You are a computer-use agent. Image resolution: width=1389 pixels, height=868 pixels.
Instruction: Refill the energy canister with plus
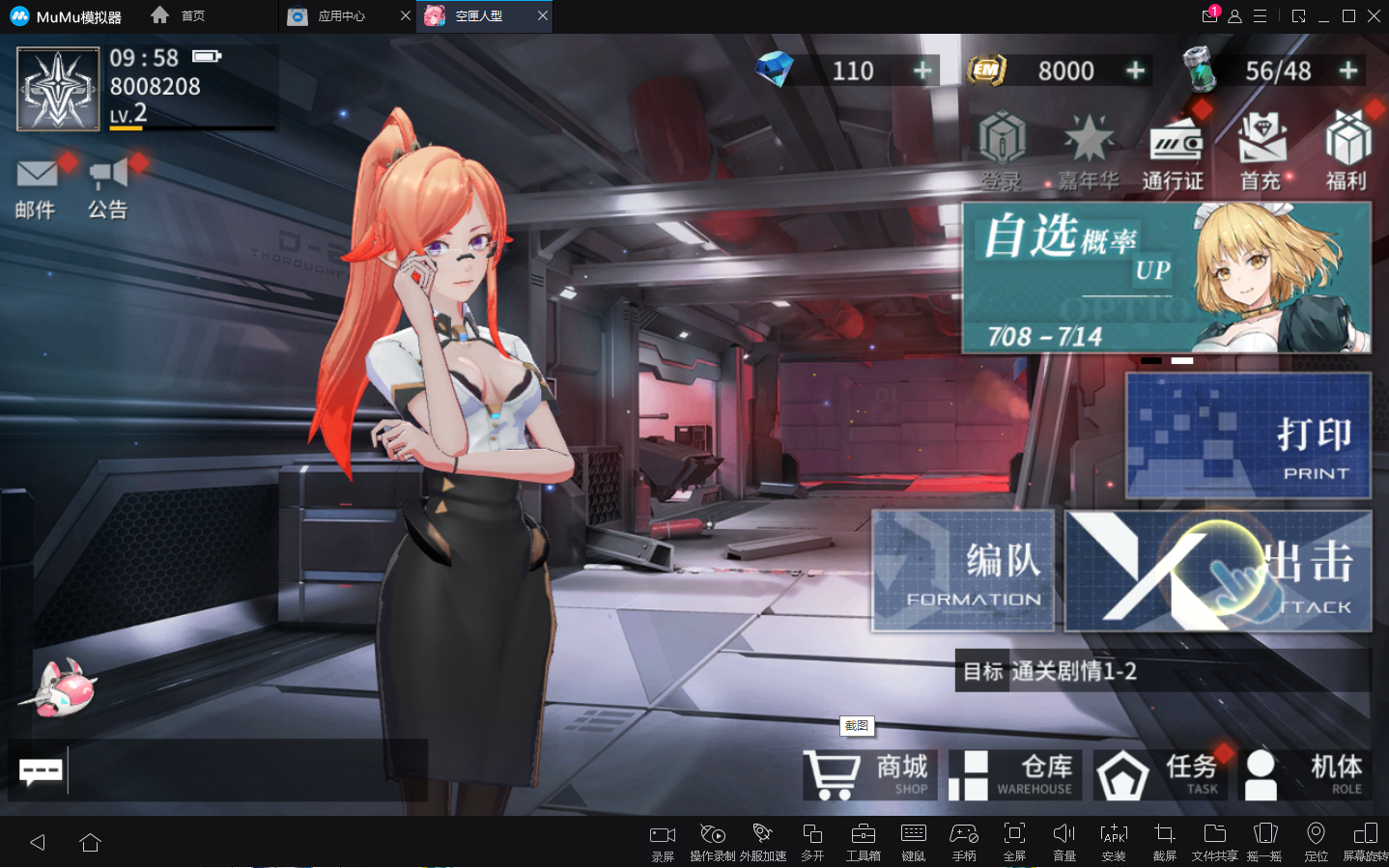[1347, 70]
